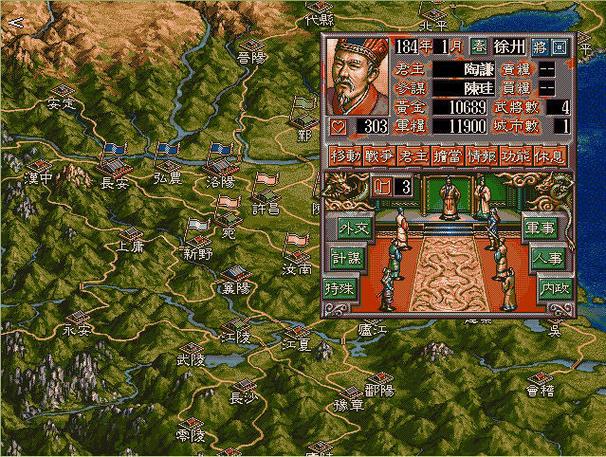End the turn with 休息 (Rest)

pos(549,156)
